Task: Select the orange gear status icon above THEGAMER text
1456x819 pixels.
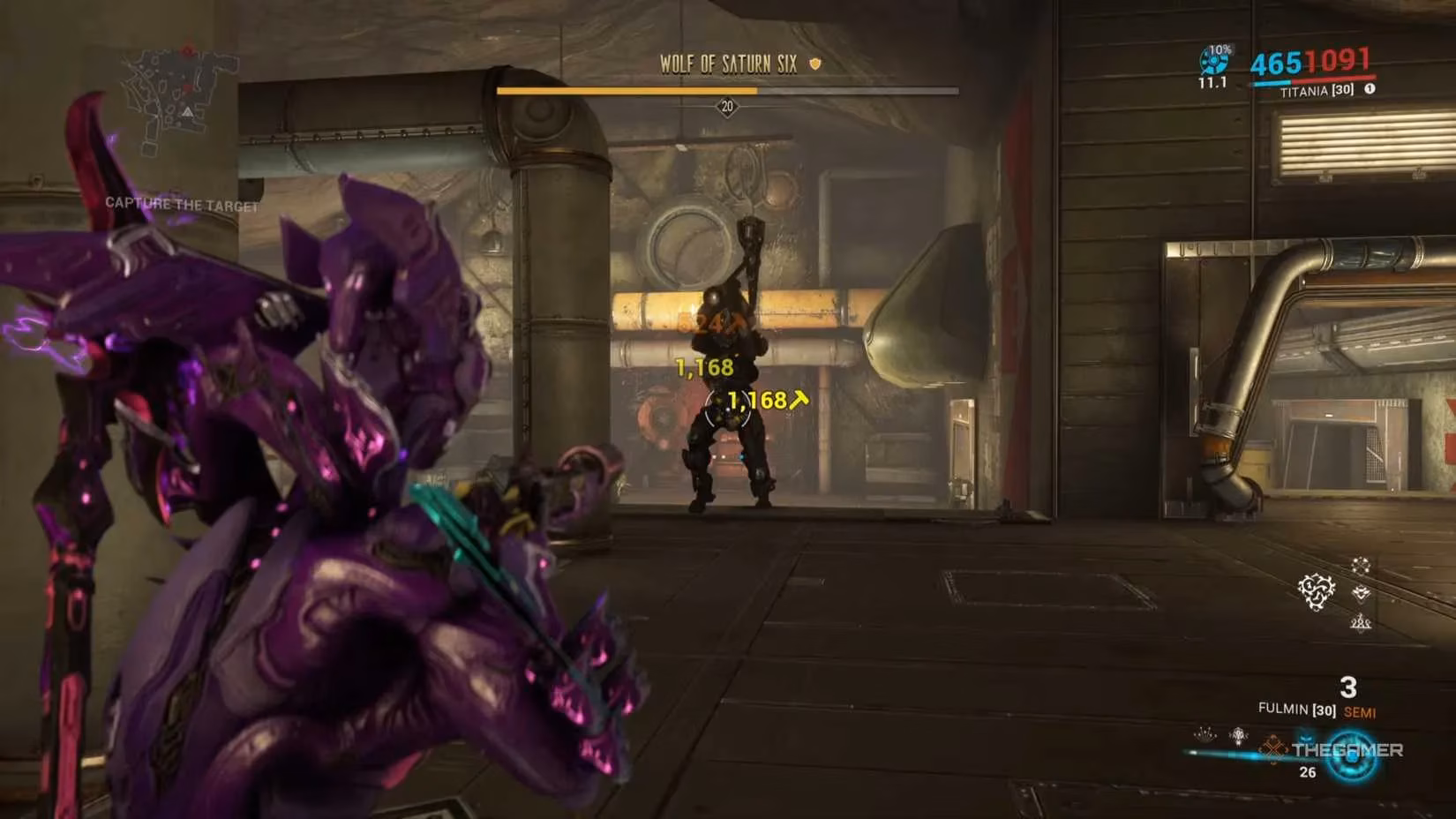Action: tap(1273, 748)
